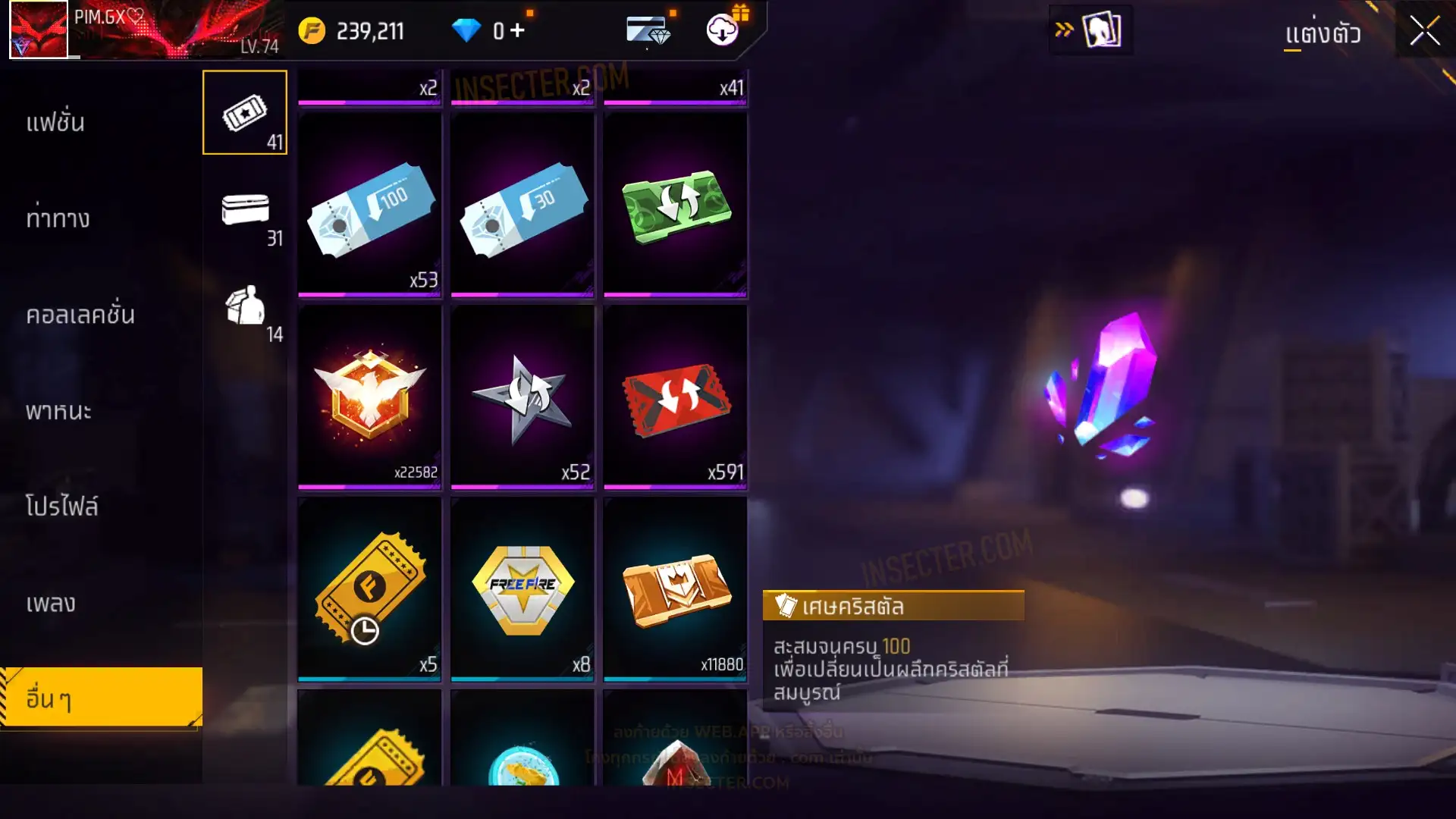Open the chest sub-tab showing 31
1456x819 pixels.
245,216
